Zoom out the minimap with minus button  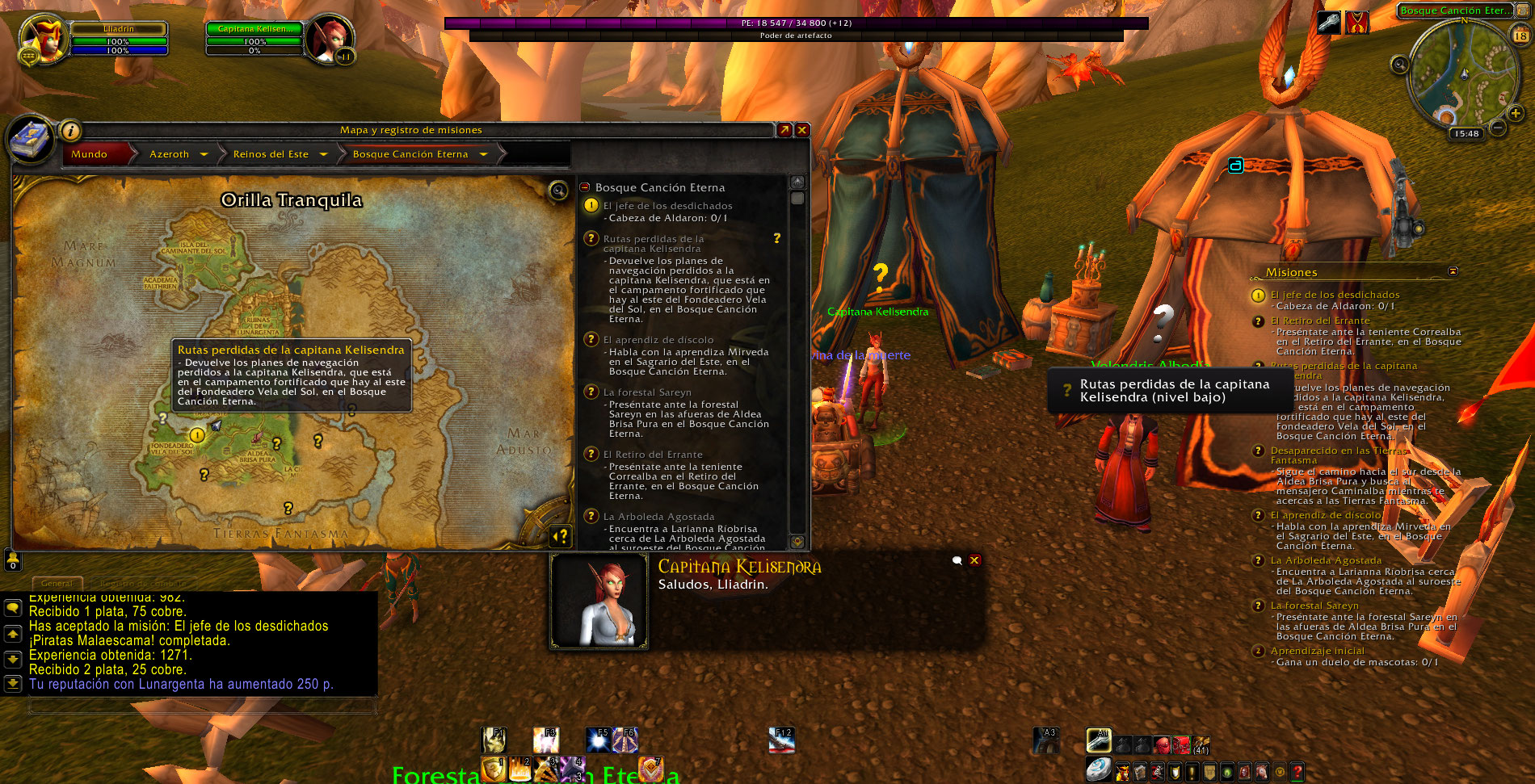click(x=1497, y=128)
